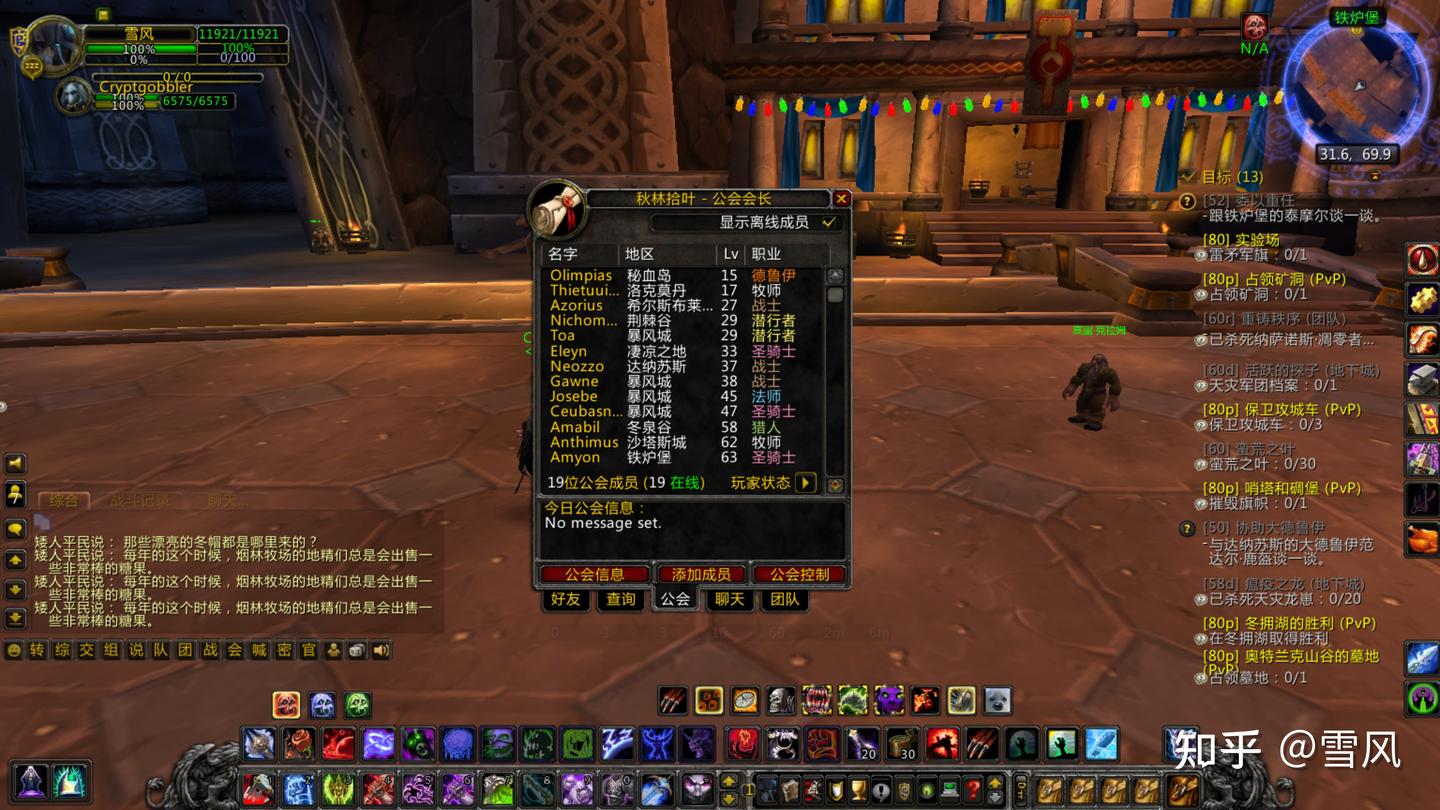This screenshot has width=1440, height=810.
Task: Open the 公会信息 panel
Action: tap(594, 574)
